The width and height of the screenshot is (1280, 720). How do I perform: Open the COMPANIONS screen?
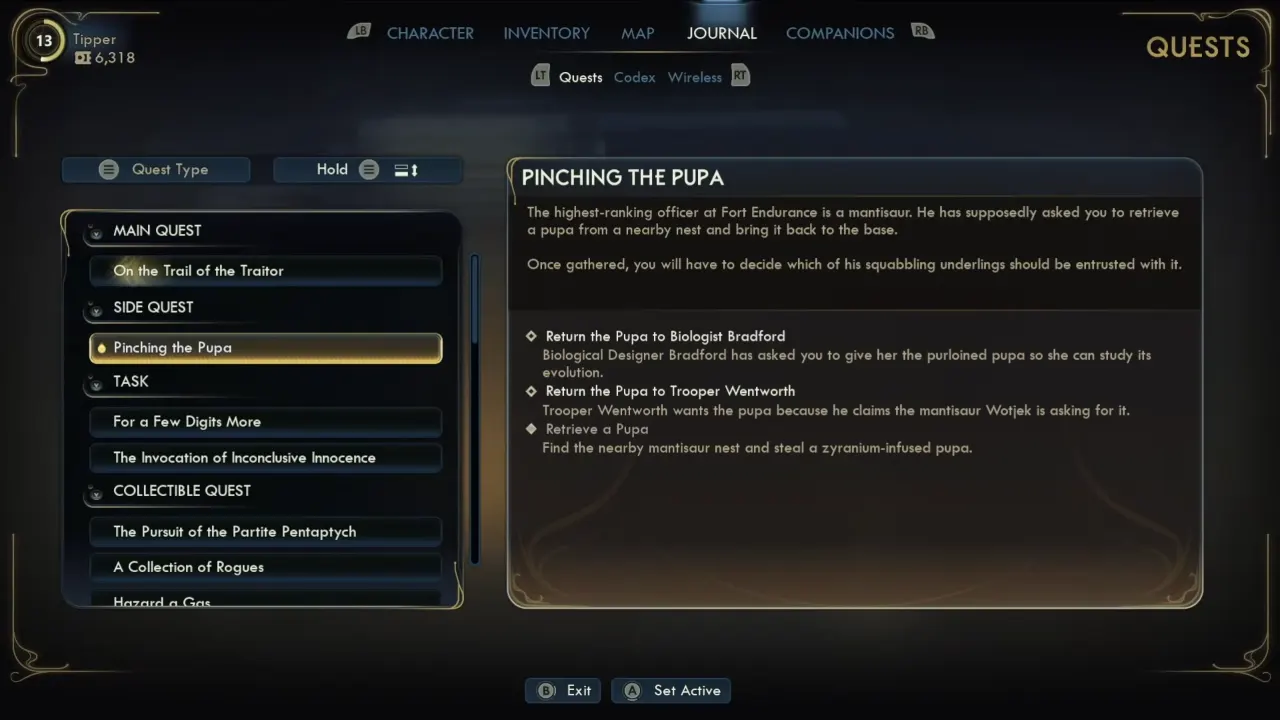tap(840, 33)
